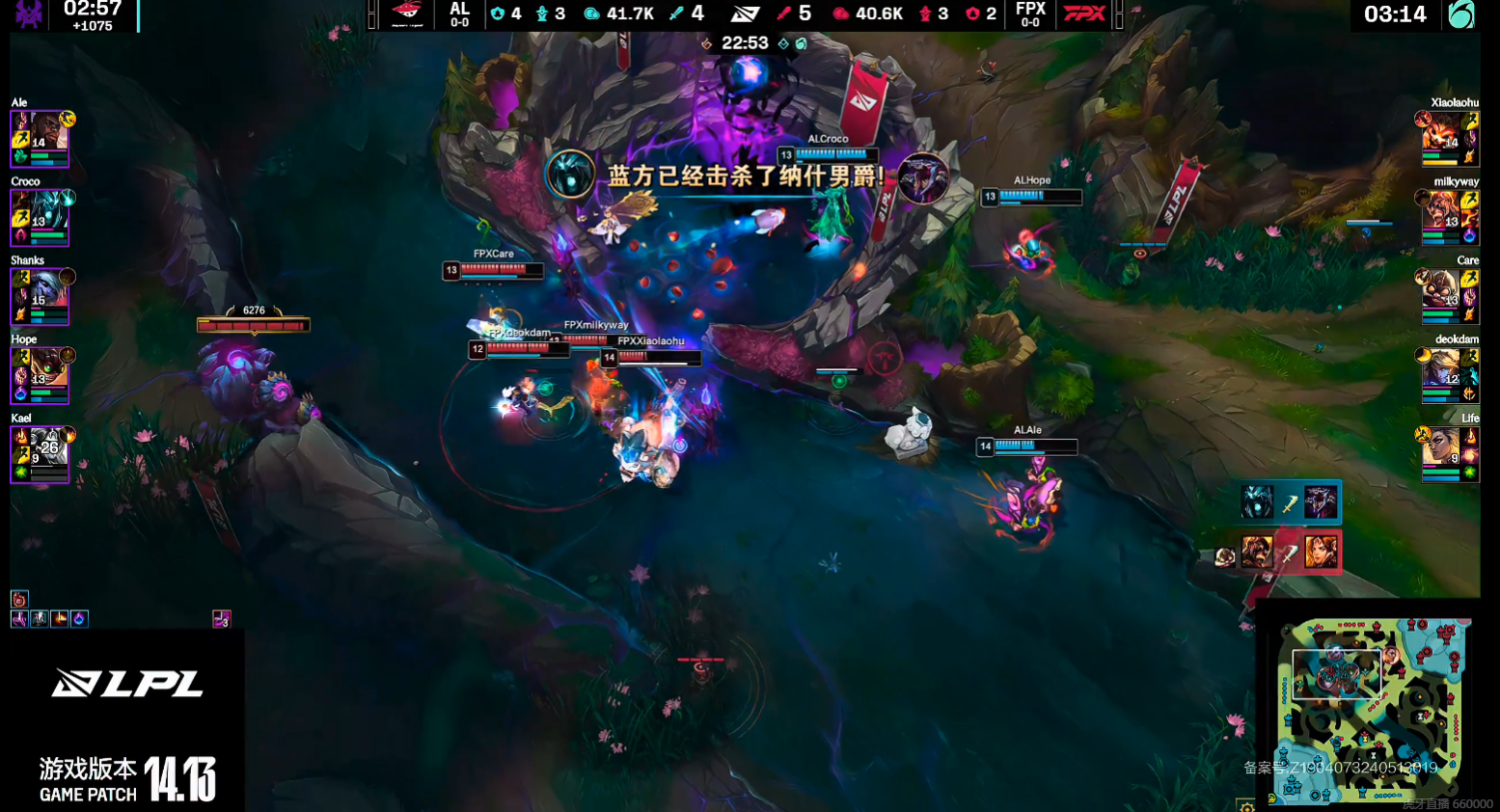Click the Baron health bar showing 6276
This screenshot has height=812, width=1500.
coord(253,324)
